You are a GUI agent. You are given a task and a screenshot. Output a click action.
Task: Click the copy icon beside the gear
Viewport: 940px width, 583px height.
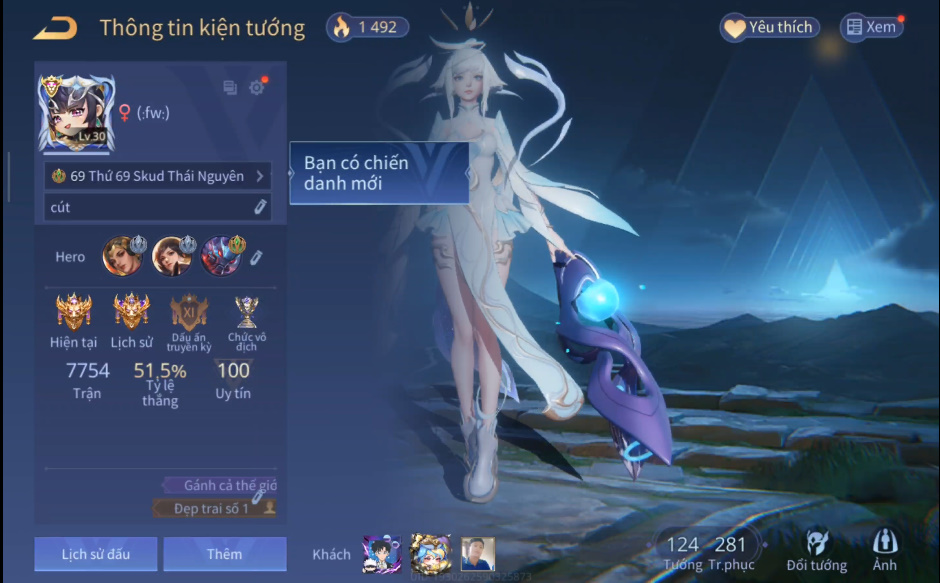tap(230, 88)
